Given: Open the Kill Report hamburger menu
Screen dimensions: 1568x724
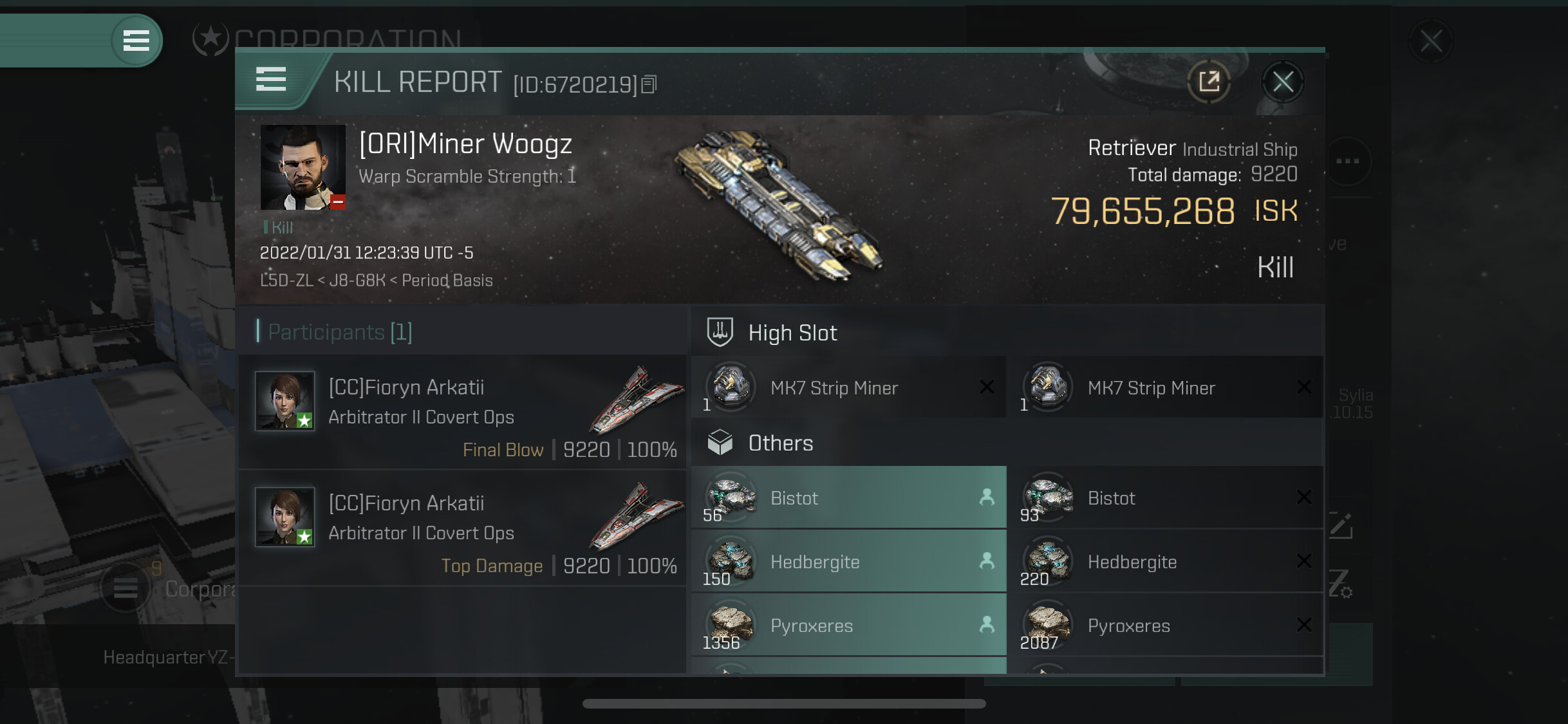Looking at the screenshot, I should [x=271, y=80].
